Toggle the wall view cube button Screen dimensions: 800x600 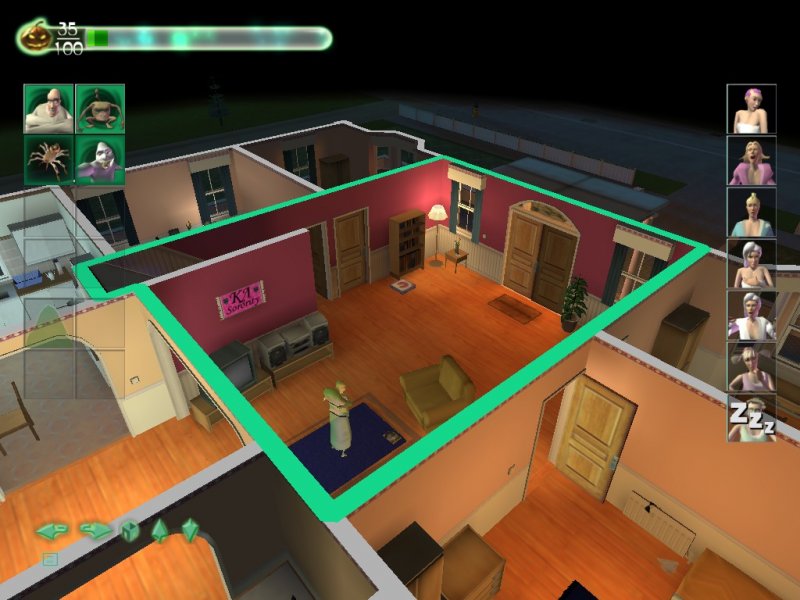pyautogui.click(x=130, y=531)
